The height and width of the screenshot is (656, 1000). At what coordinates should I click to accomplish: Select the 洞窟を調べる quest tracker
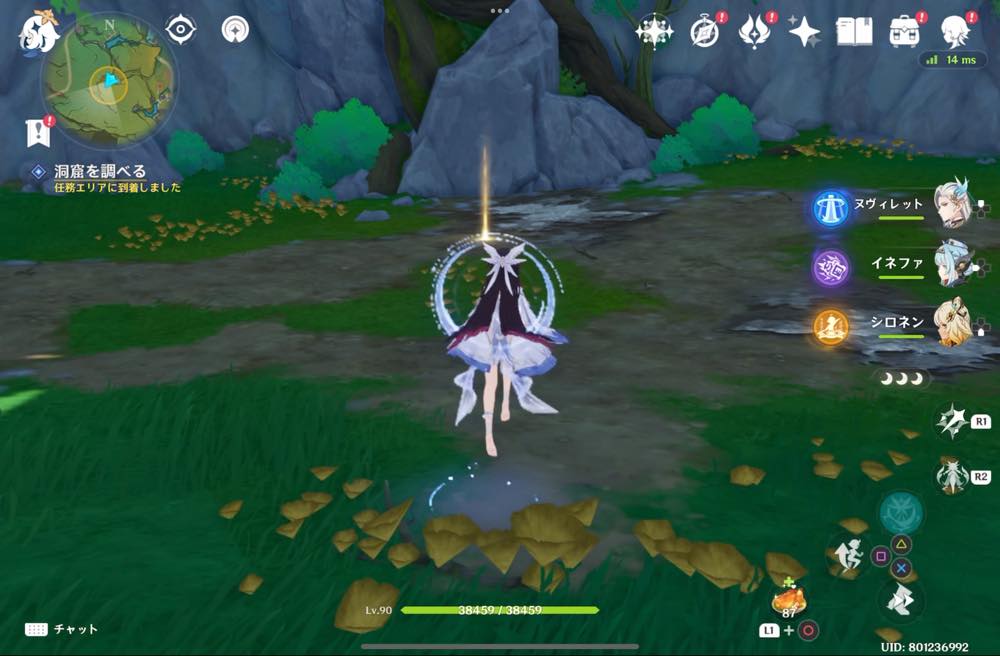point(100,172)
